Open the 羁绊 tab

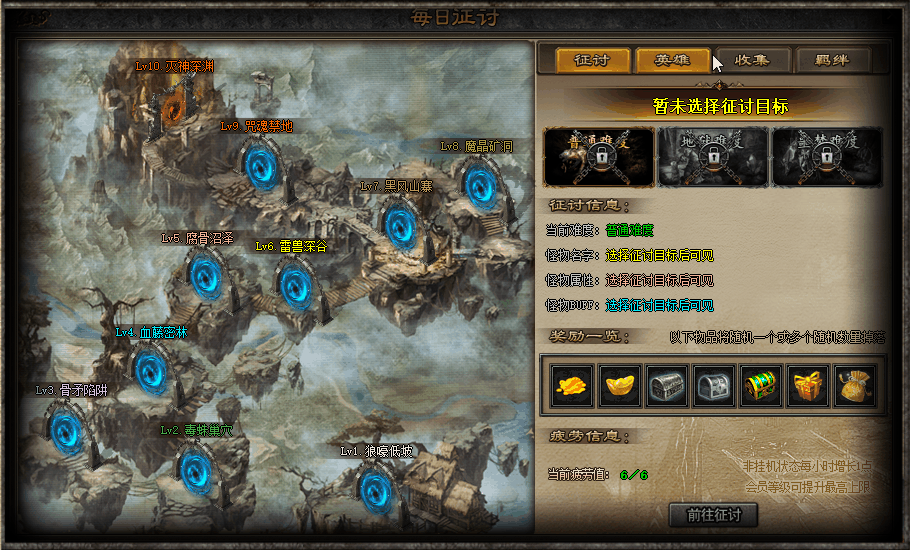click(x=831, y=61)
